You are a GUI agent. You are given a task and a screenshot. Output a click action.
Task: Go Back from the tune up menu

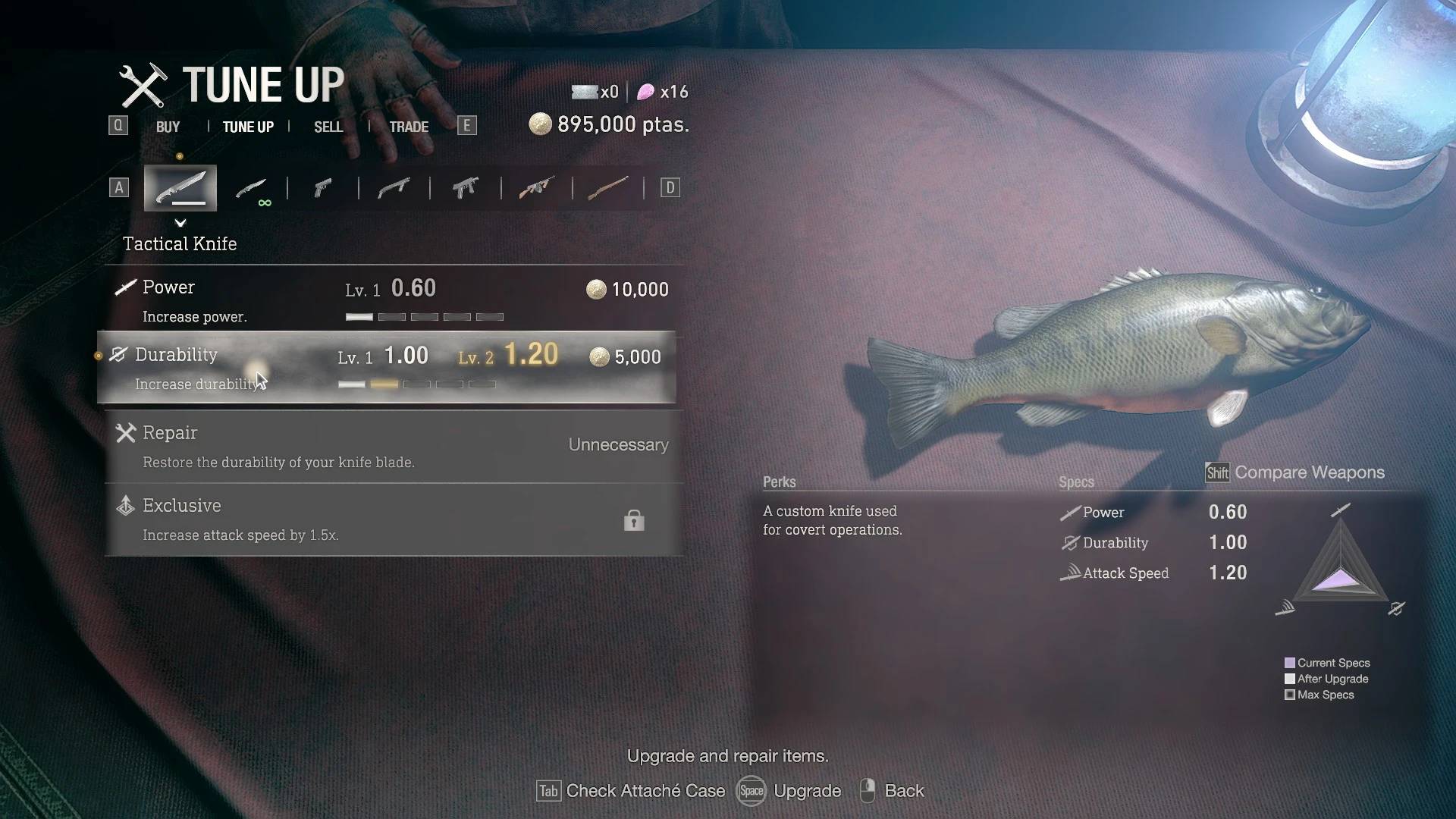click(x=893, y=791)
